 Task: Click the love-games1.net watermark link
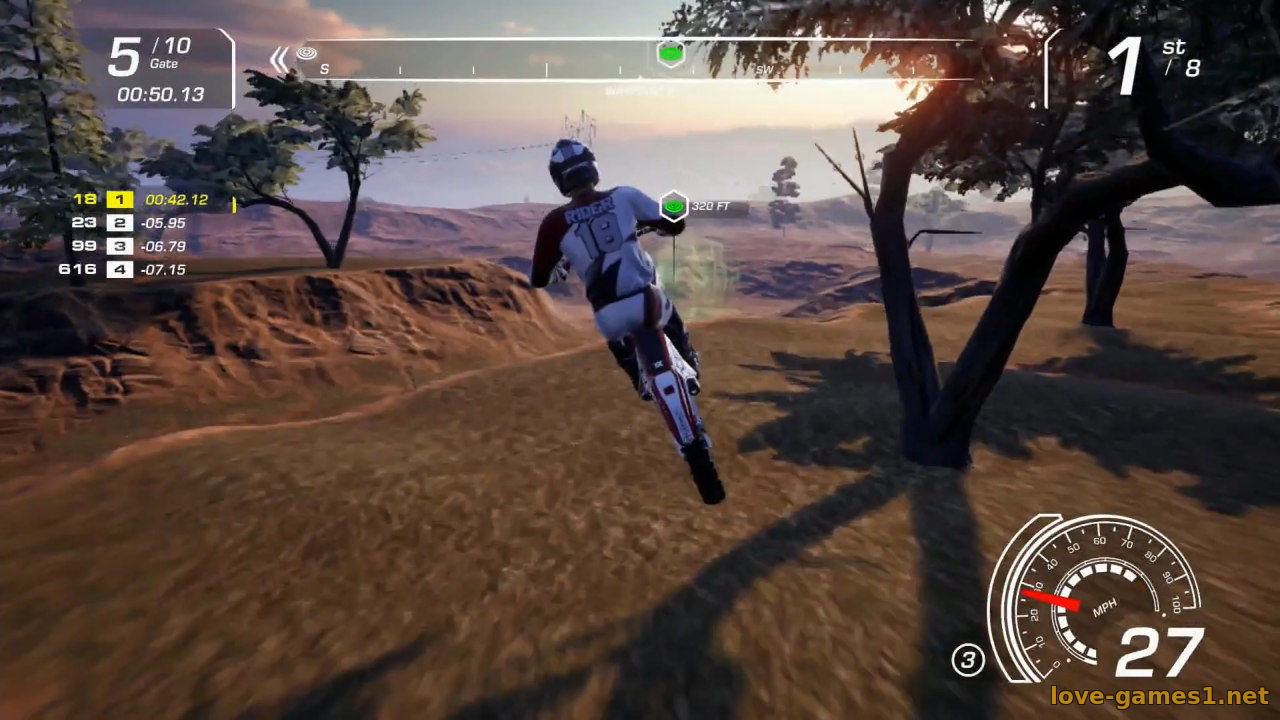[1158, 695]
